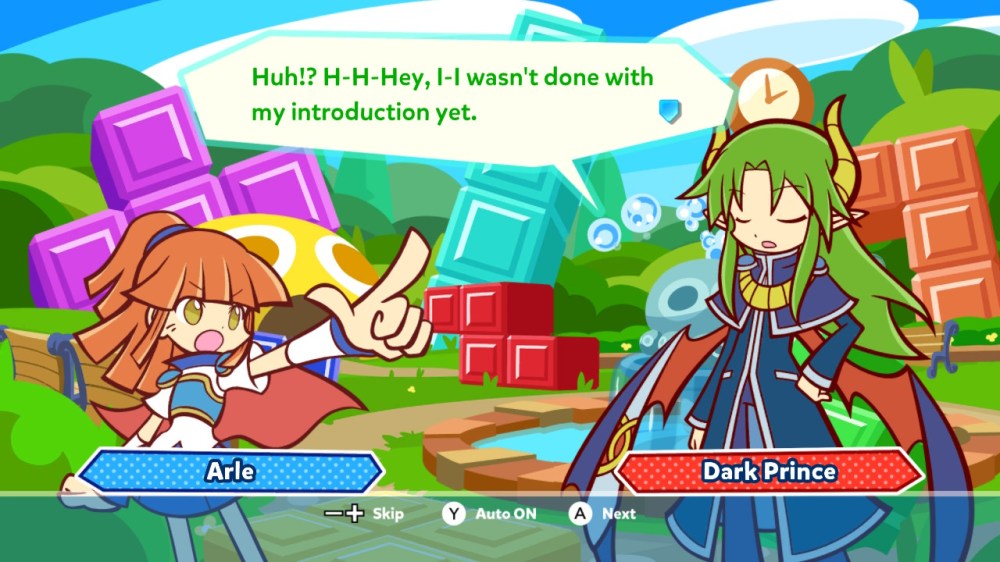Screen dimensions: 1000x562
Task: Click the blue advance marker in the speech bubble
Action: [670, 110]
